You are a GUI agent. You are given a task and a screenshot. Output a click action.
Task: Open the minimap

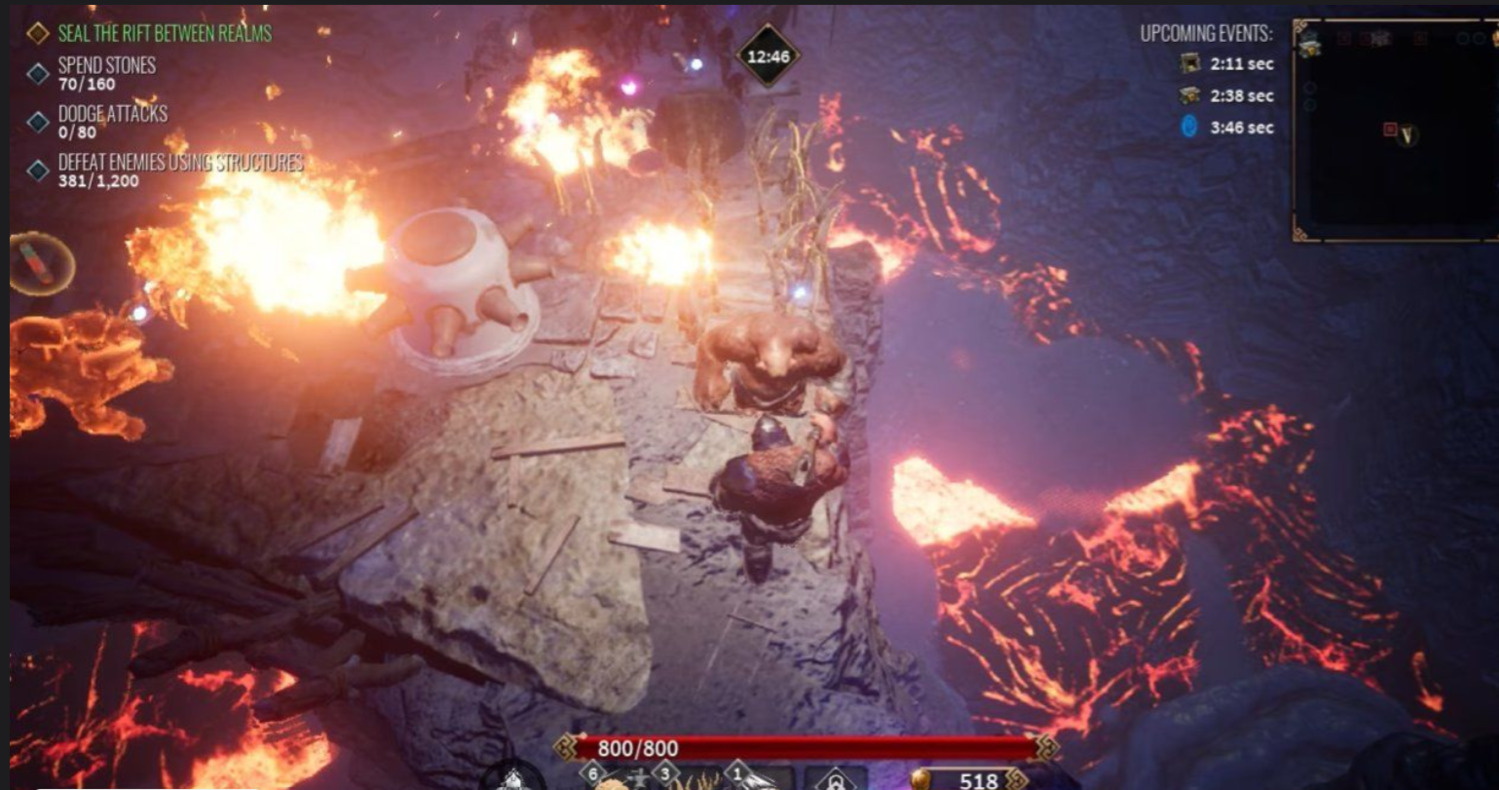(1394, 130)
